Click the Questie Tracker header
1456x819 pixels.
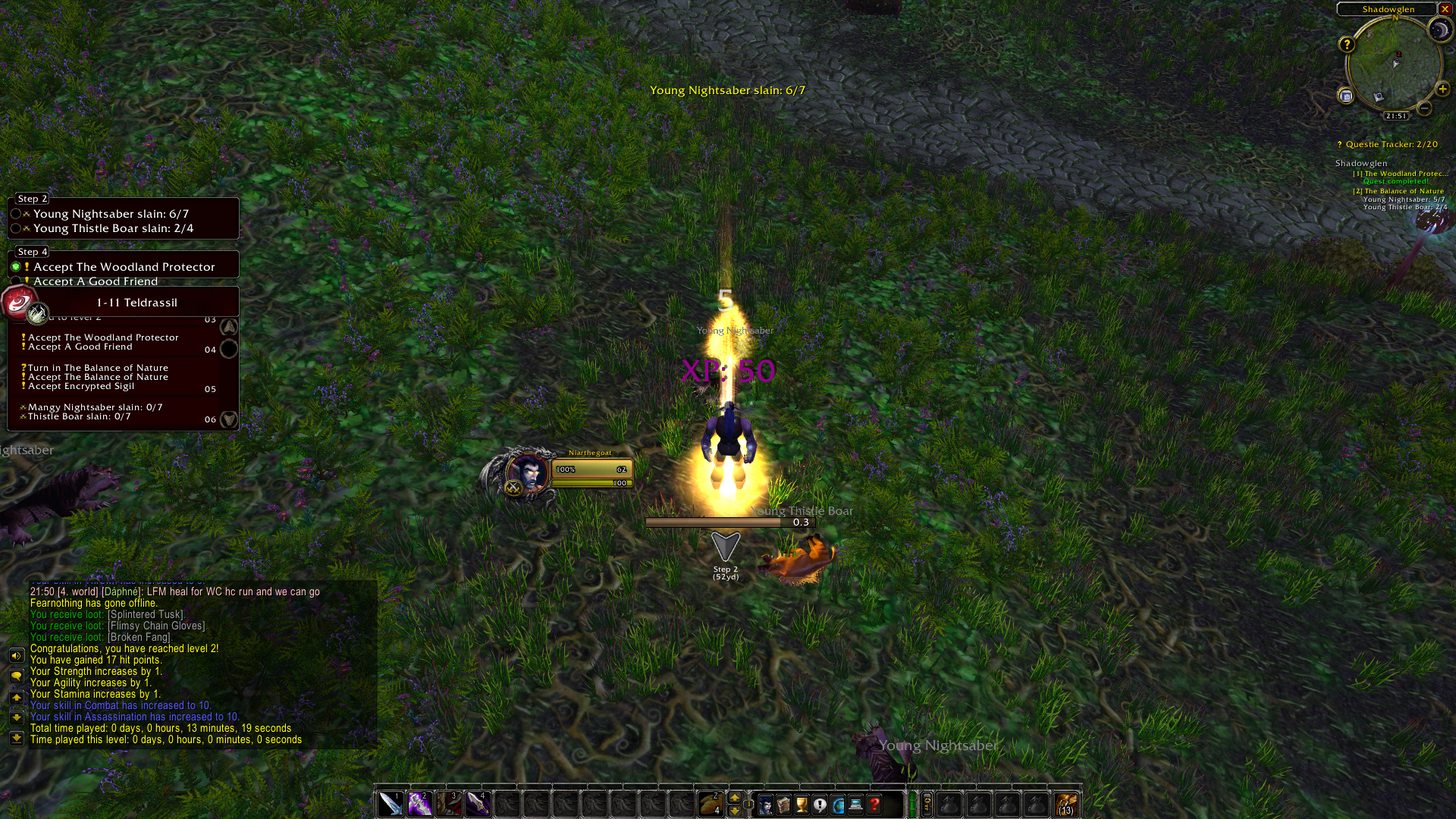coord(1392,144)
